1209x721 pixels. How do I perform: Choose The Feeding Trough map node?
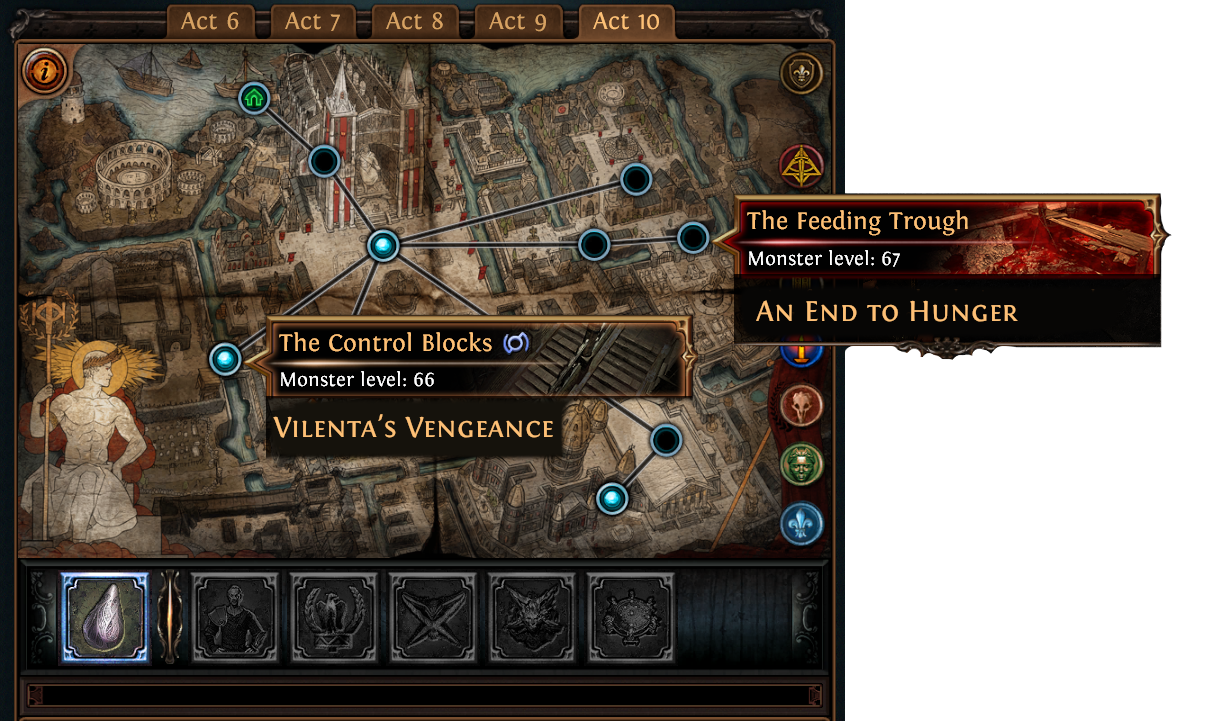tap(693, 238)
